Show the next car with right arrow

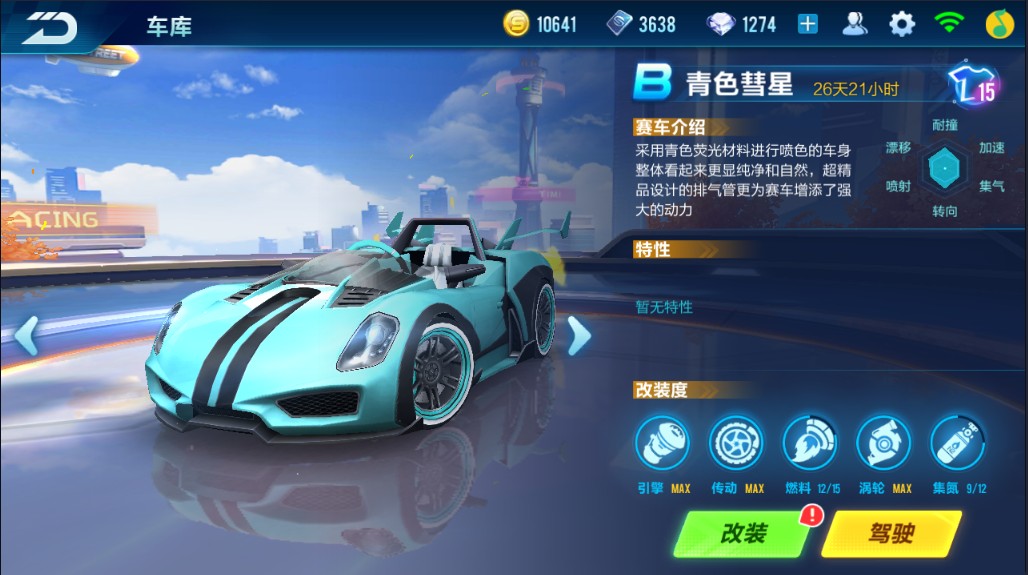point(578,336)
